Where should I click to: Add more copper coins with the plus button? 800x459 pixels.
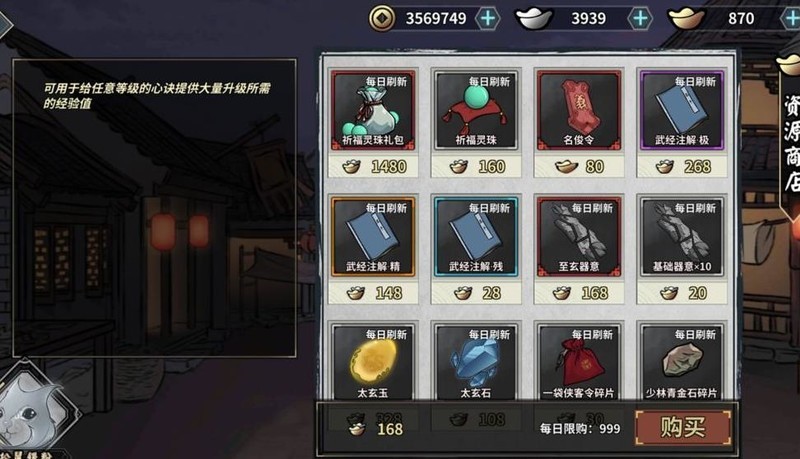pos(487,18)
